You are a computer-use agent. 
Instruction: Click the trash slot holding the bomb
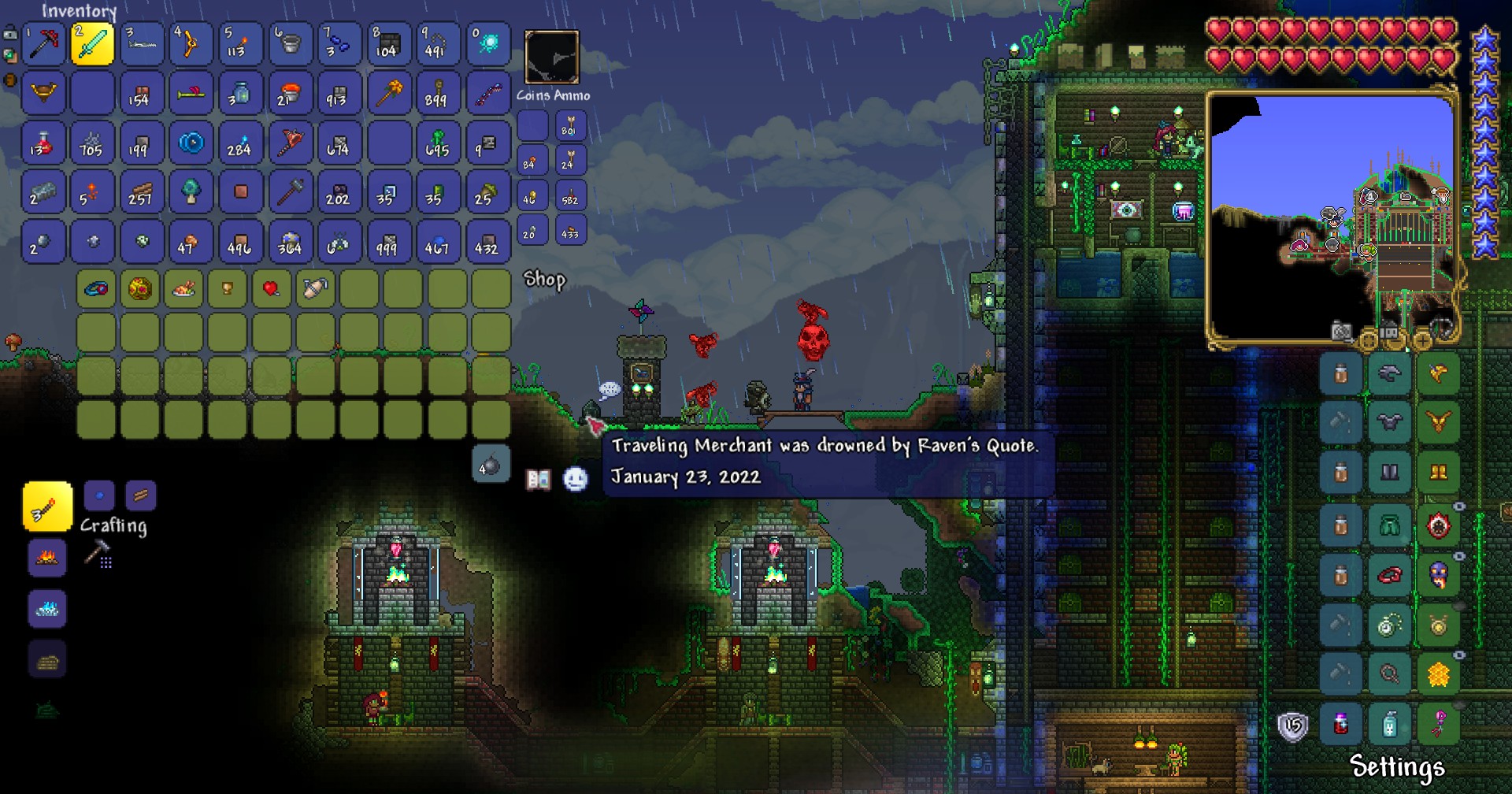tap(491, 465)
